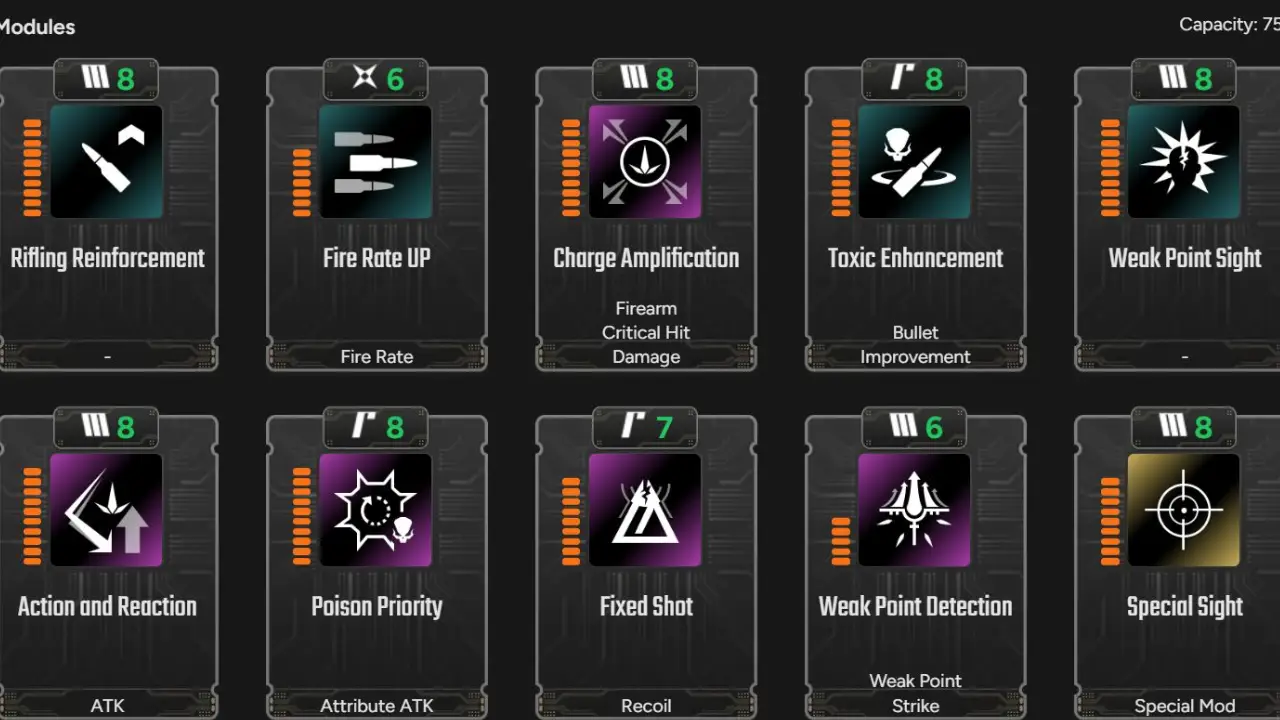Click the Bullet Improvement label on Toxic Enhancement
The width and height of the screenshot is (1280, 720).
[x=914, y=344]
